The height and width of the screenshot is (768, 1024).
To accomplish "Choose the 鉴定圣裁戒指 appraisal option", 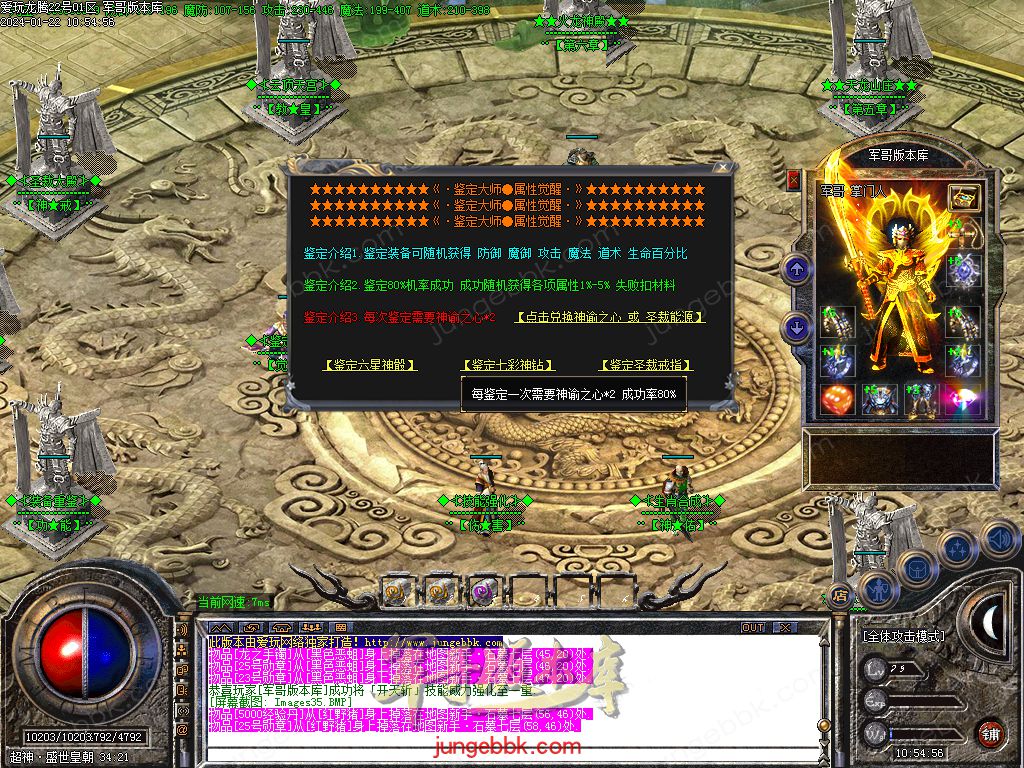I will (x=646, y=365).
